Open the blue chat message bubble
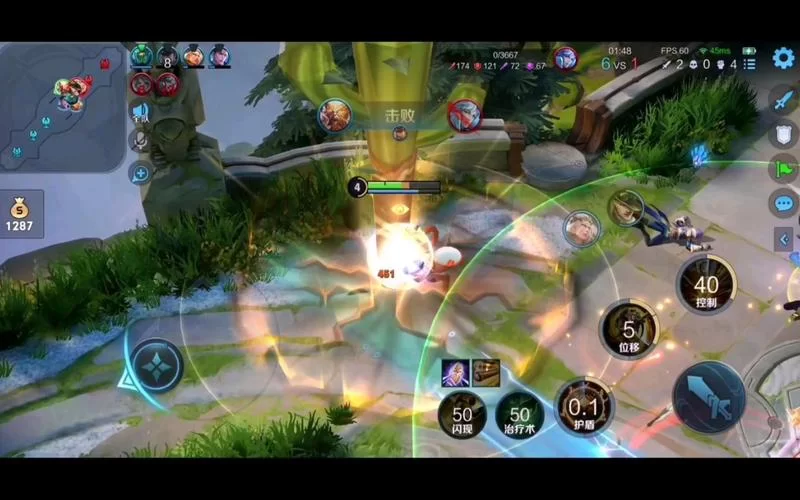The image size is (800, 500). coord(783,203)
